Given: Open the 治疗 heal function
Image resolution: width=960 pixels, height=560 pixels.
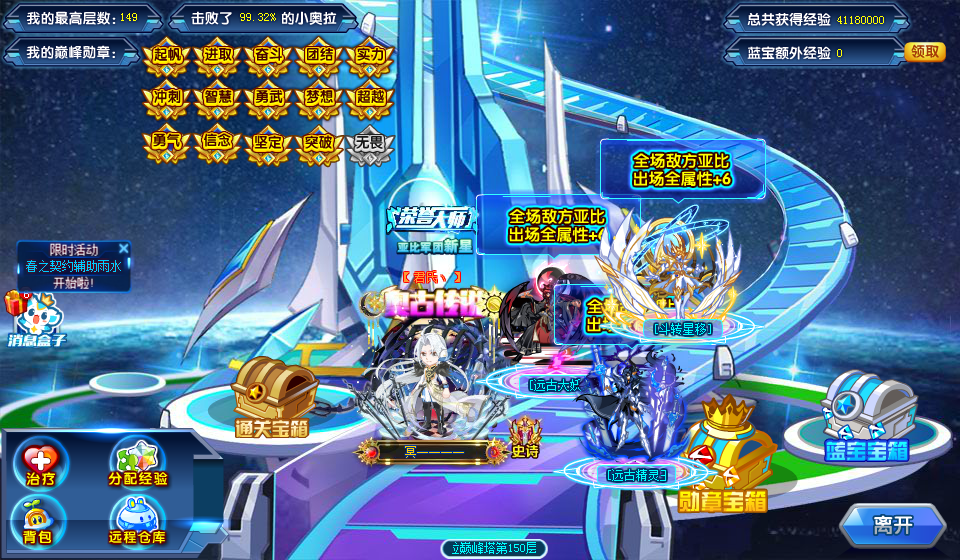Looking at the screenshot, I should click(x=40, y=463).
